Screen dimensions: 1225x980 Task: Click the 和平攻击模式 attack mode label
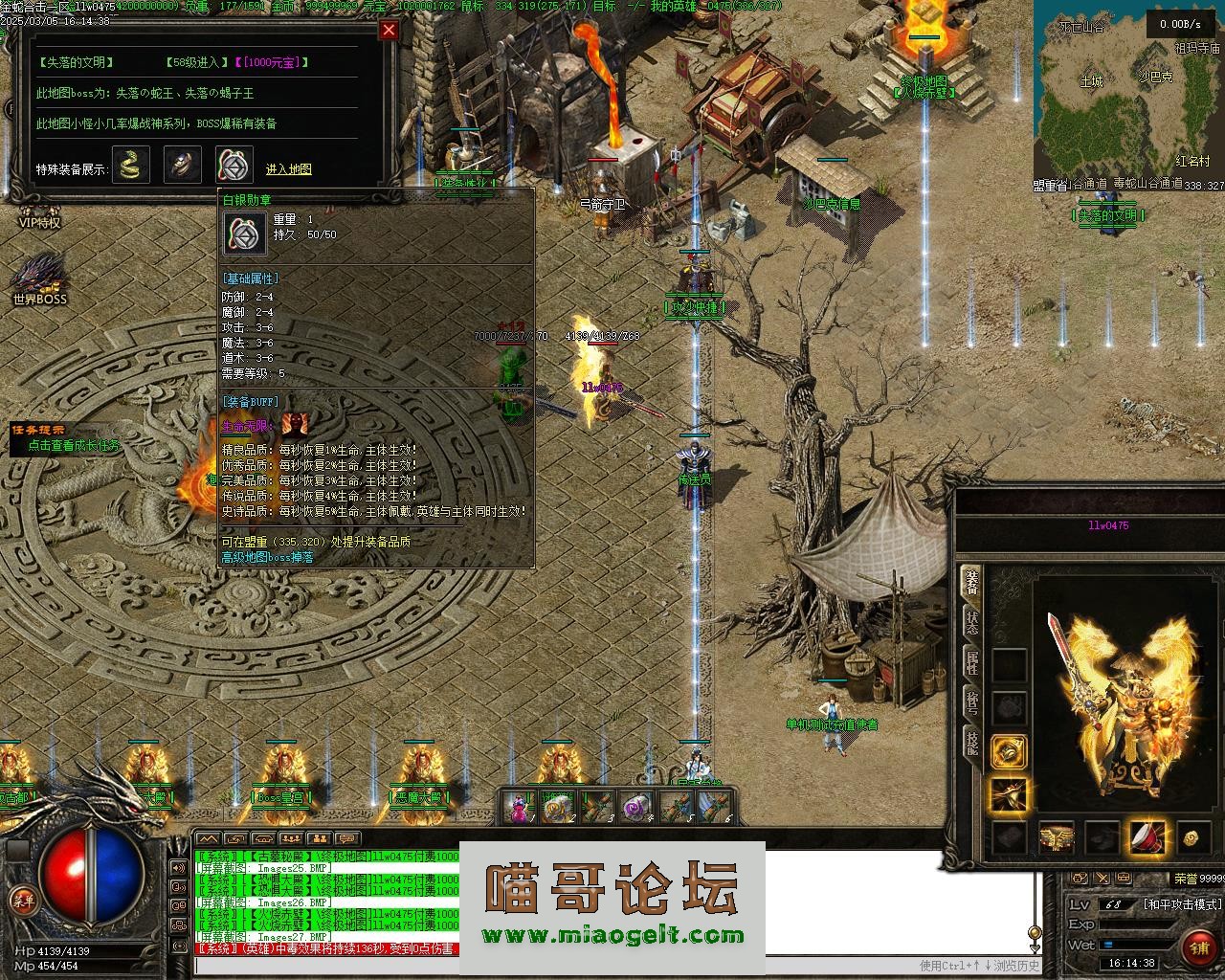pos(1182,904)
